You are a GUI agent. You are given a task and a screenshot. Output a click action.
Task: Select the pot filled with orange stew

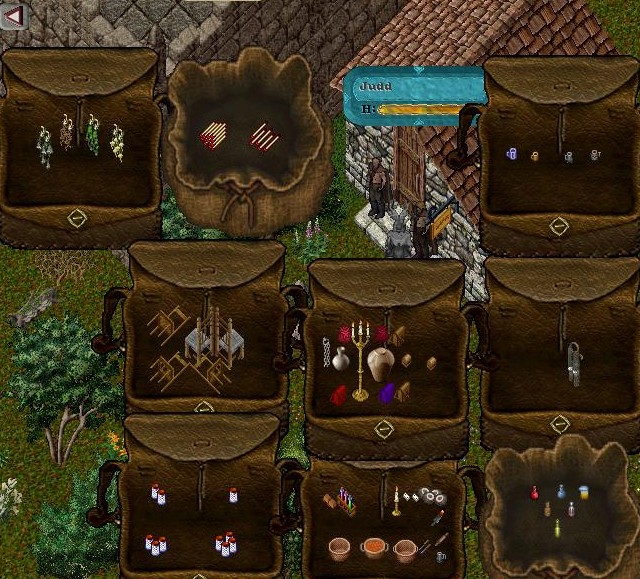[x=374, y=548]
